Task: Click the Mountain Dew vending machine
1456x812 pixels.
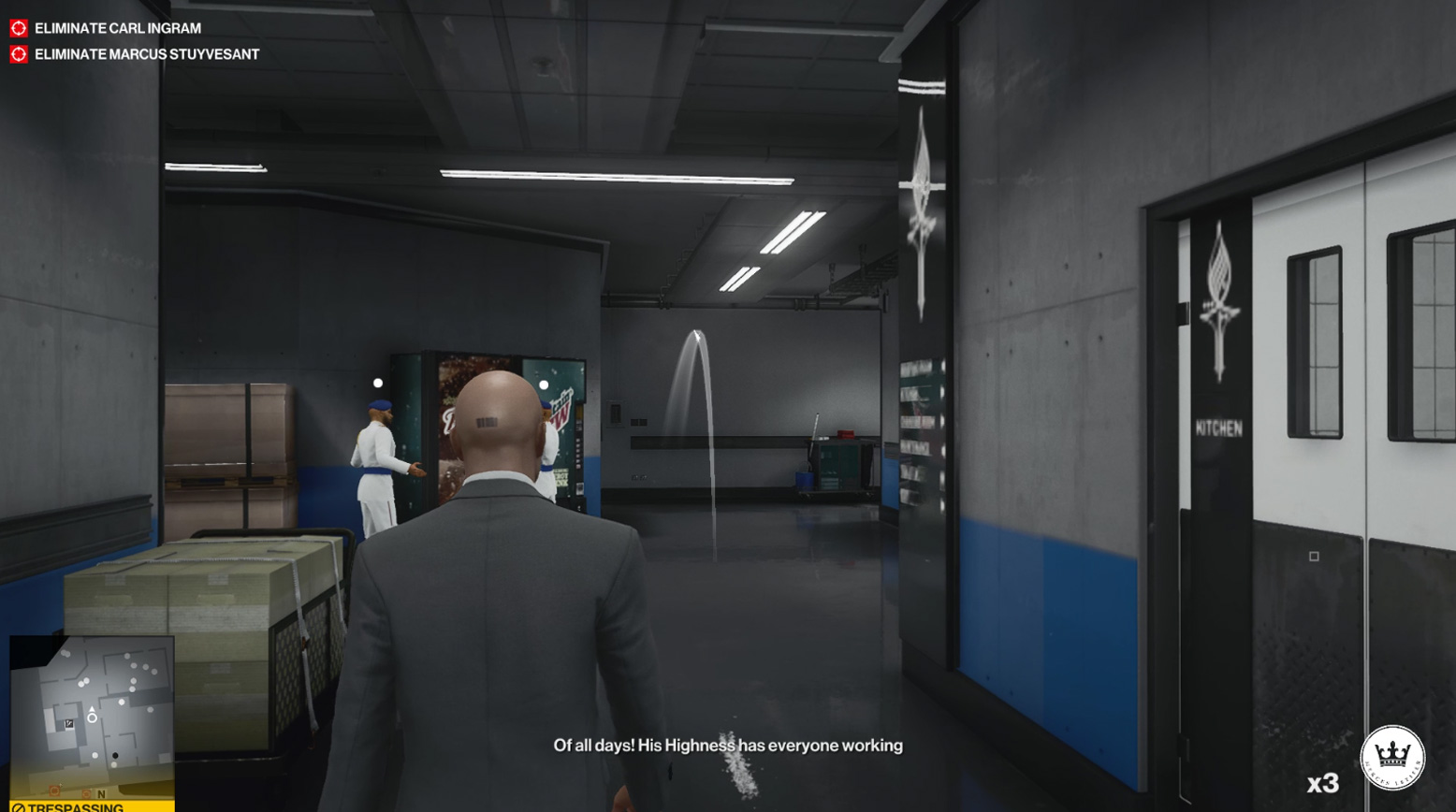Action: click(561, 430)
